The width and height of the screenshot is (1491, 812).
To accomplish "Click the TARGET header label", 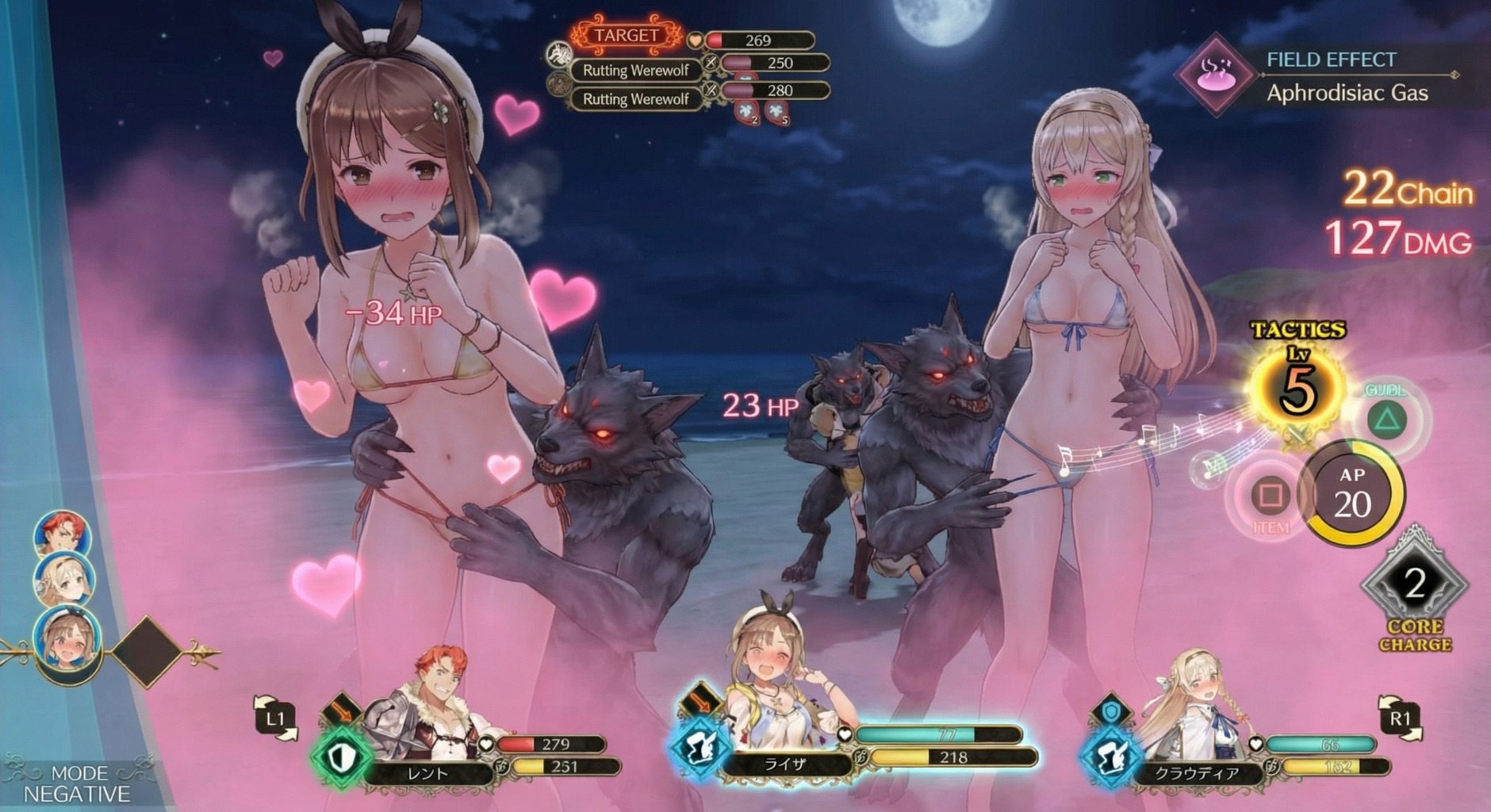I will point(626,35).
